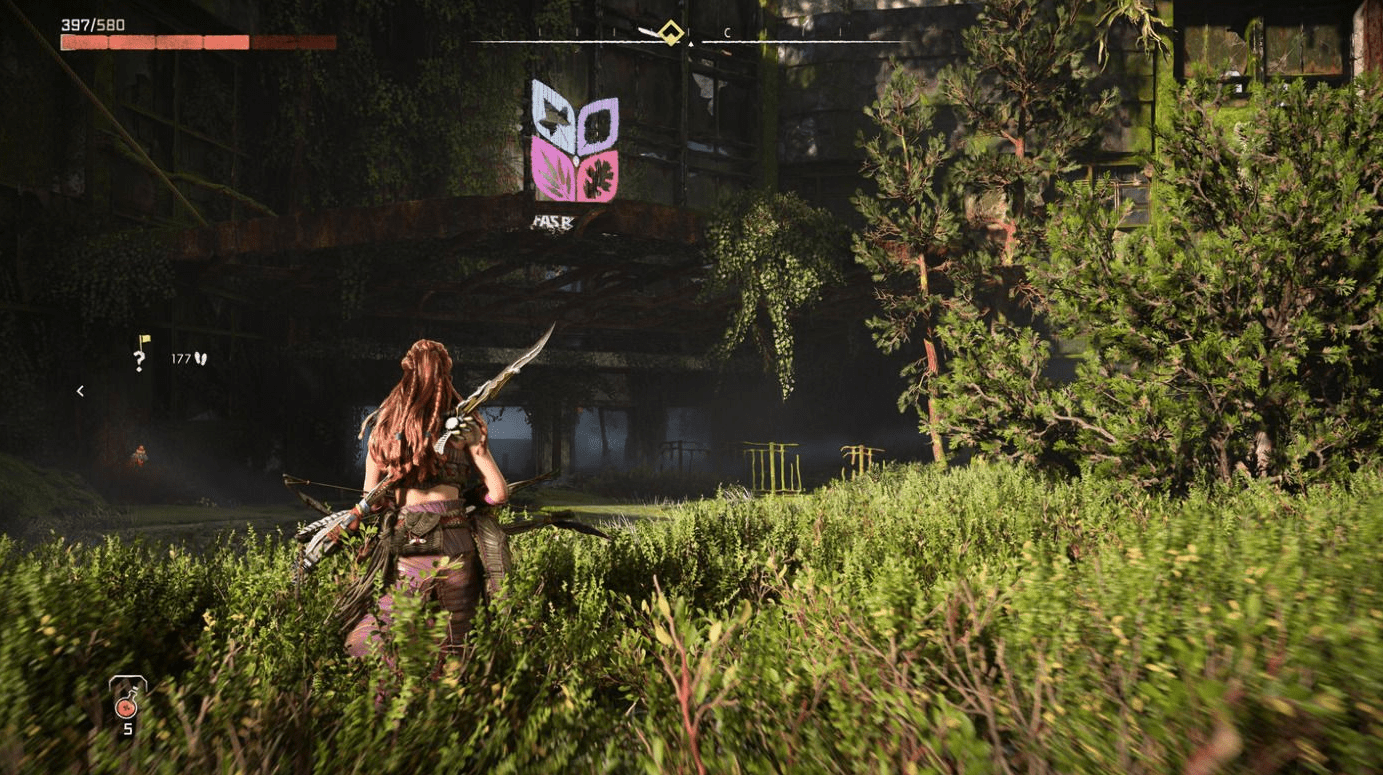
Task: Click the yellow diamond quest marker on compass
Action: tap(671, 34)
